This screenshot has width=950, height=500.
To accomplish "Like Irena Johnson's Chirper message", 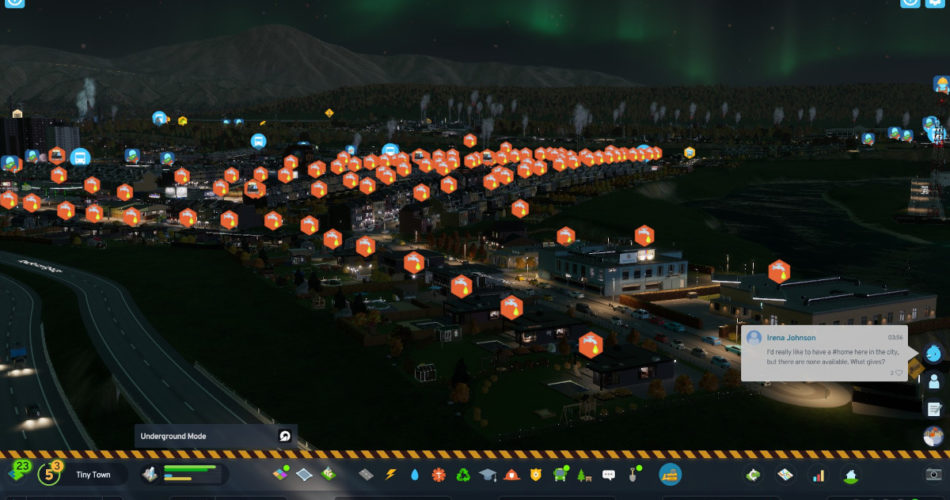I will (898, 373).
